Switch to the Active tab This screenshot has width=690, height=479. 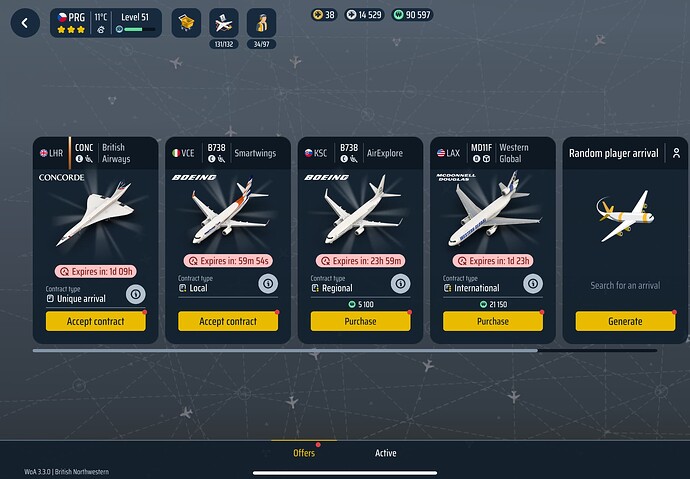[385, 453]
